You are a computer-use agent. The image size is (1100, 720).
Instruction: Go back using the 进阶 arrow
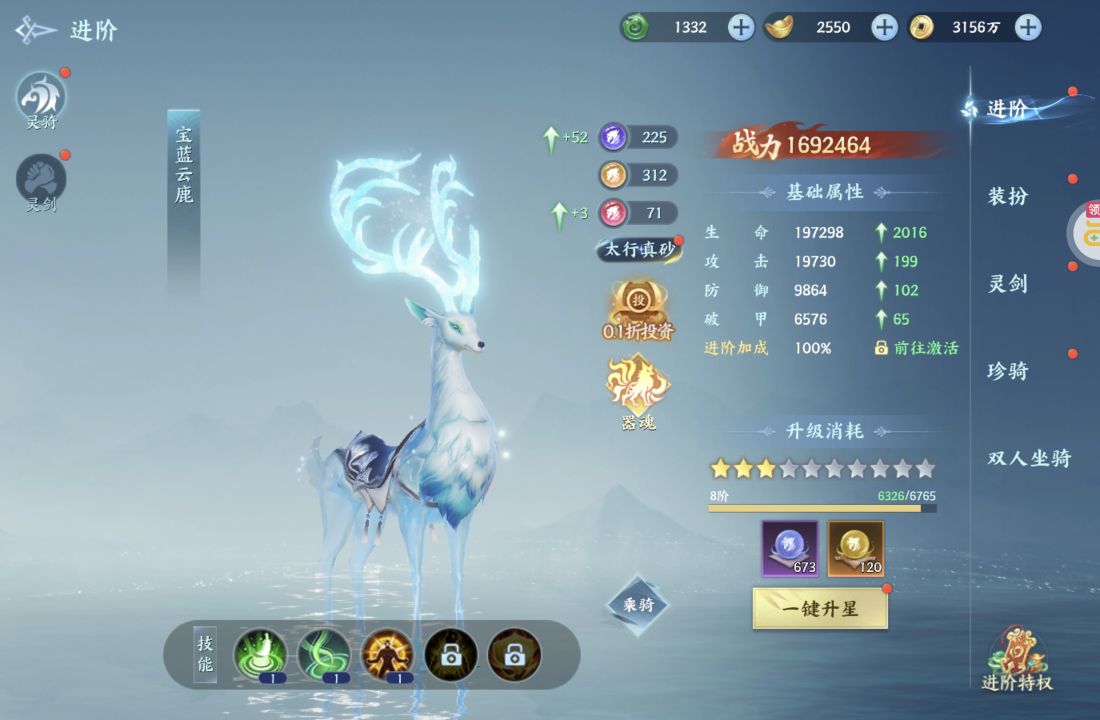pyautogui.click(x=36, y=30)
